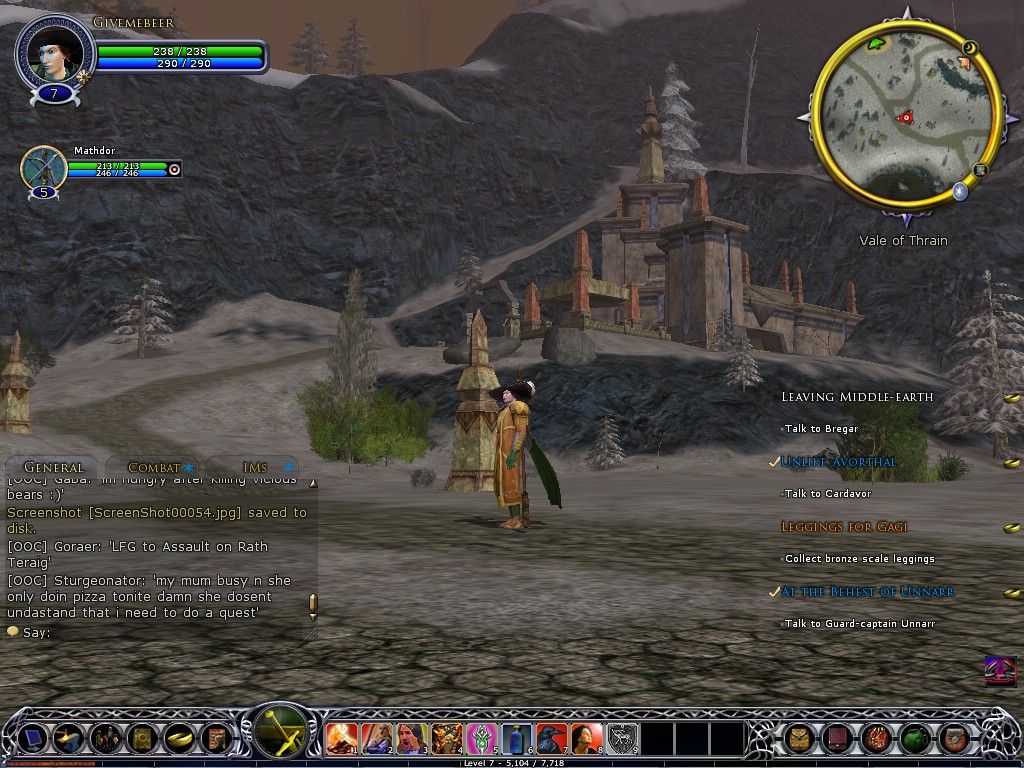Activate the raven skill in quickslot 7
Image resolution: width=1024 pixels, height=768 pixels.
pos(552,739)
